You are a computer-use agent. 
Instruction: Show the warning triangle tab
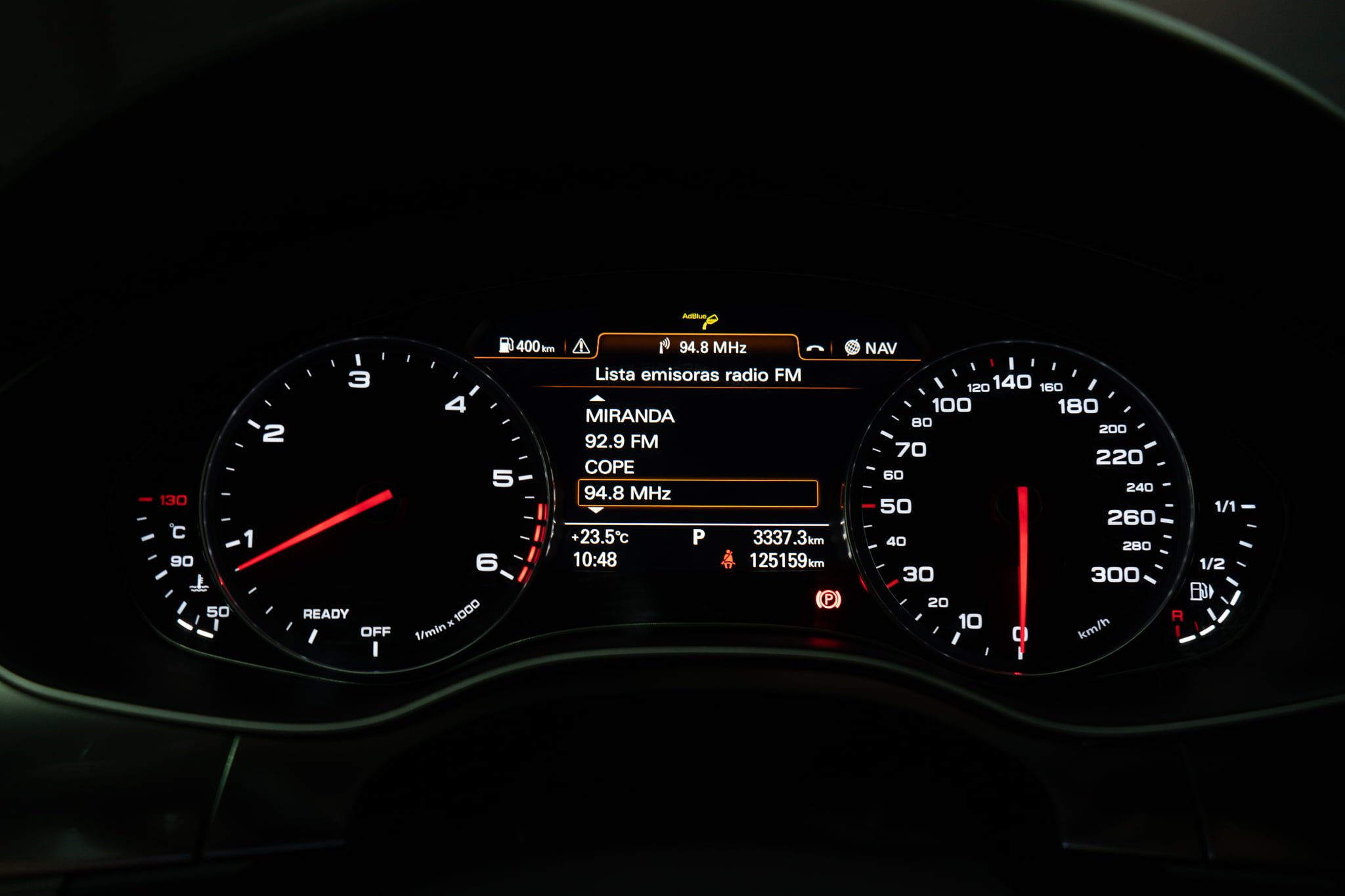581,347
